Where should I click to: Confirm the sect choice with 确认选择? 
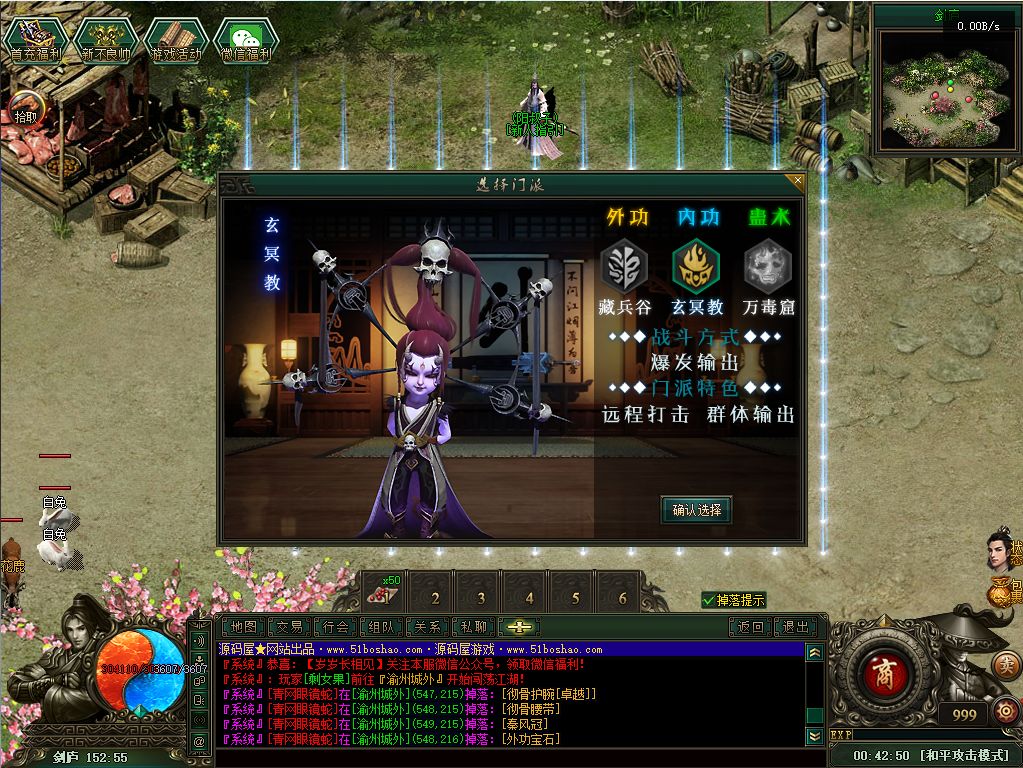pos(696,510)
